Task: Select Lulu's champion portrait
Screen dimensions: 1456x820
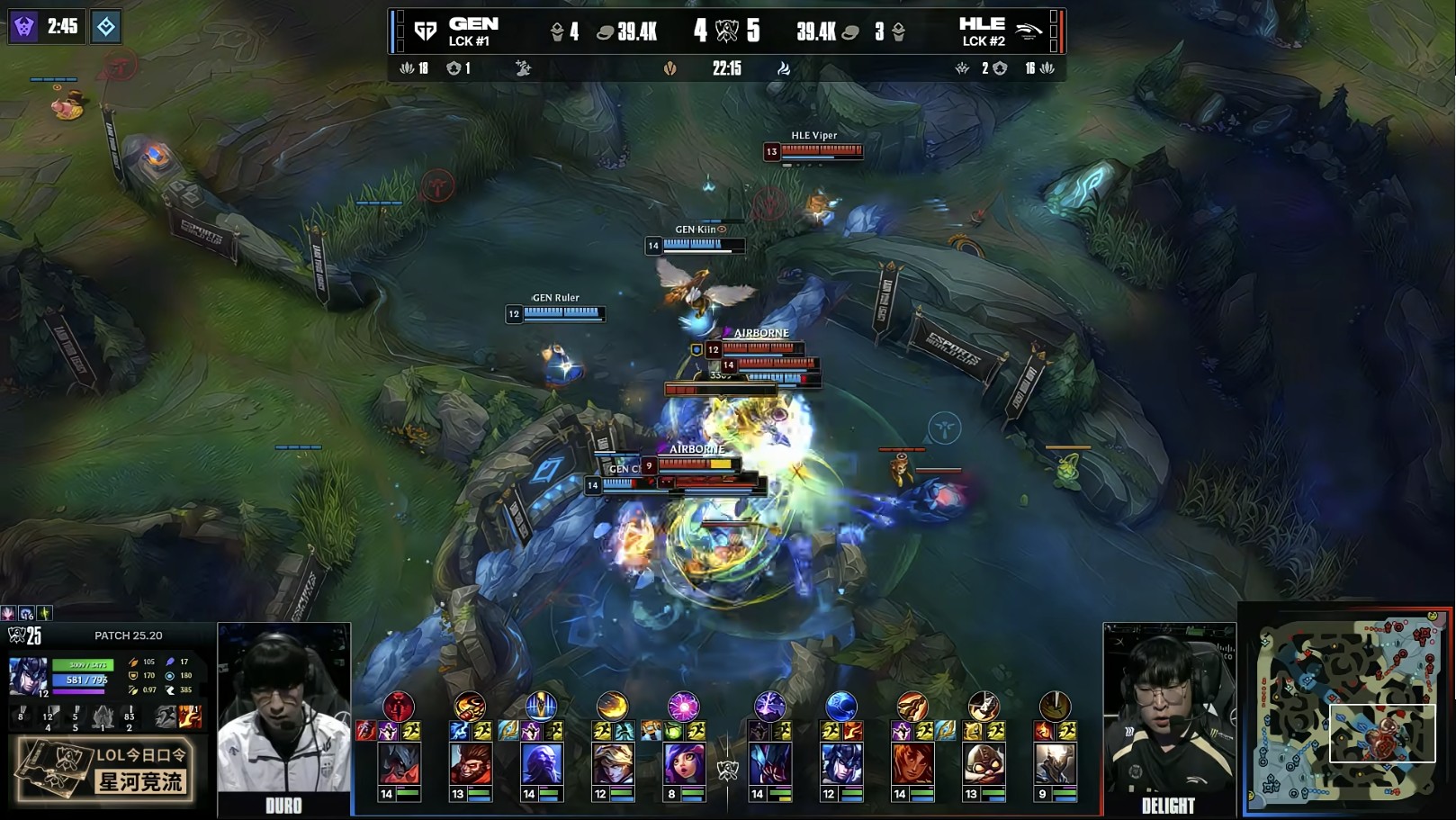Action: 683,764
